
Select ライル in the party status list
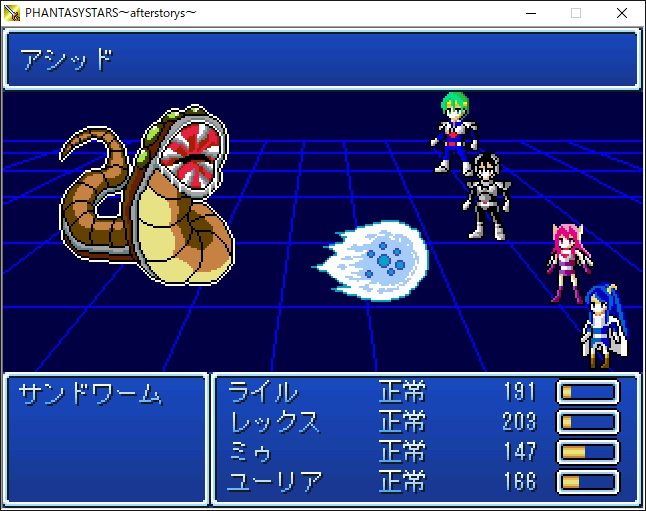(x=263, y=392)
